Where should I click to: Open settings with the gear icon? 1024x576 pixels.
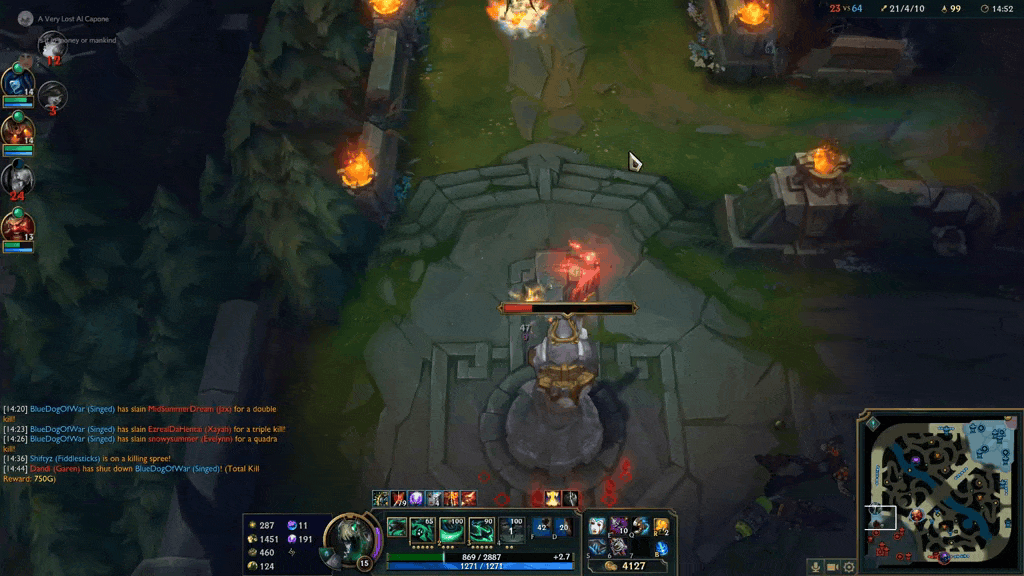click(x=849, y=567)
